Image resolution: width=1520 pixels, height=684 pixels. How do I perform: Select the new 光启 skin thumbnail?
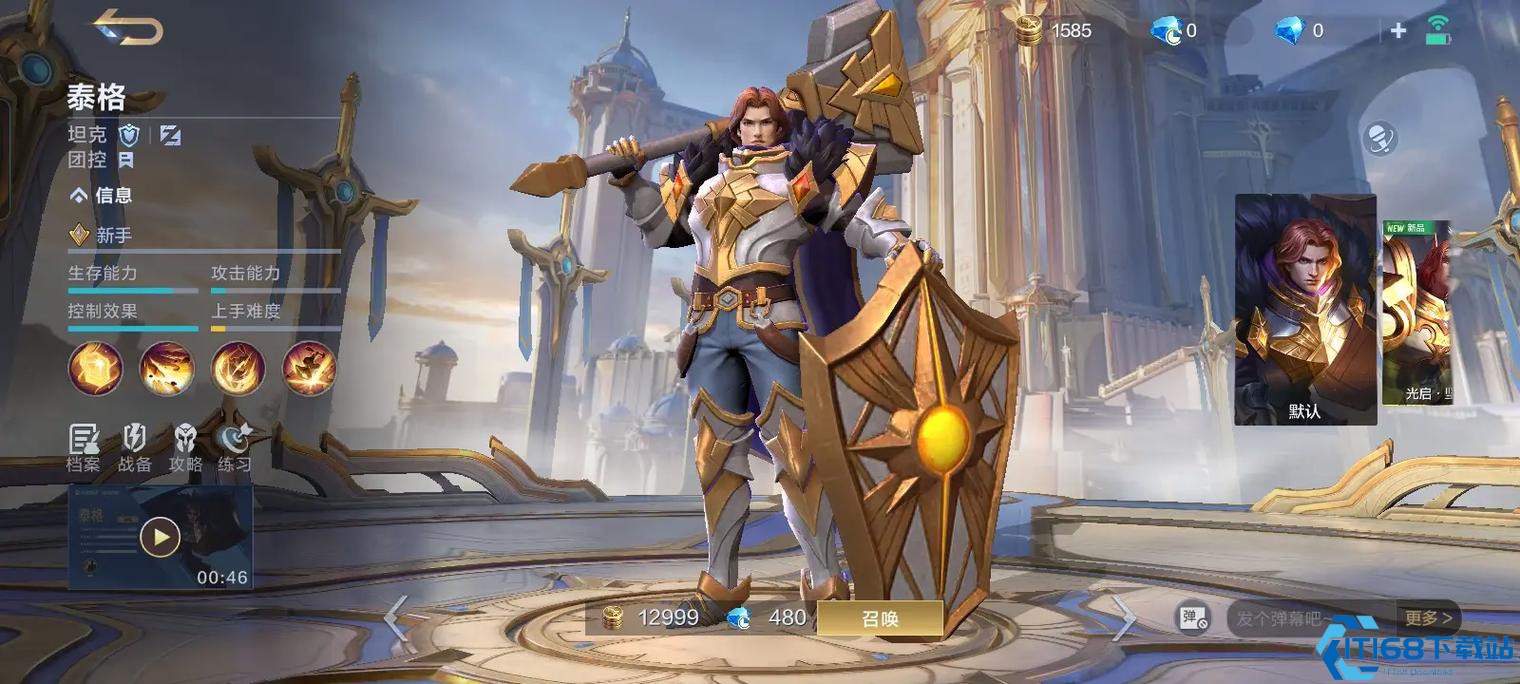(1416, 312)
